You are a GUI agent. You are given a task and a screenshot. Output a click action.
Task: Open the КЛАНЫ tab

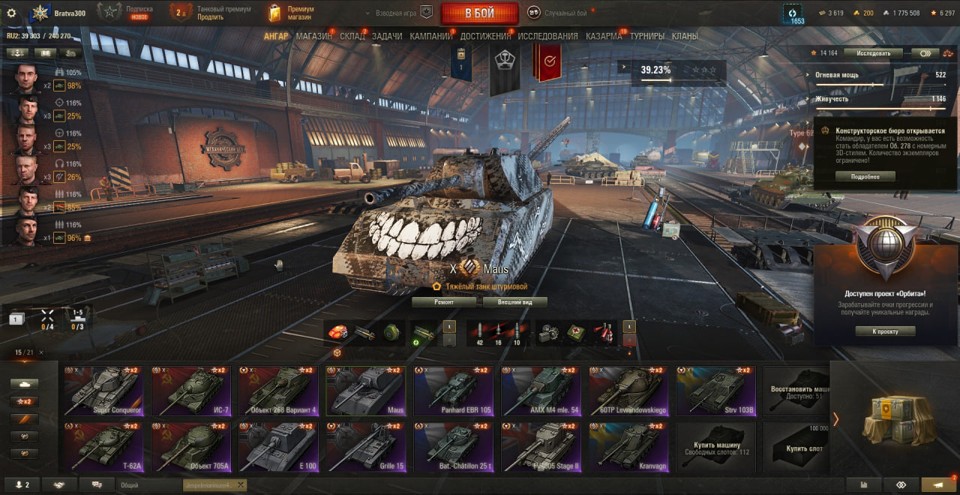click(x=685, y=36)
